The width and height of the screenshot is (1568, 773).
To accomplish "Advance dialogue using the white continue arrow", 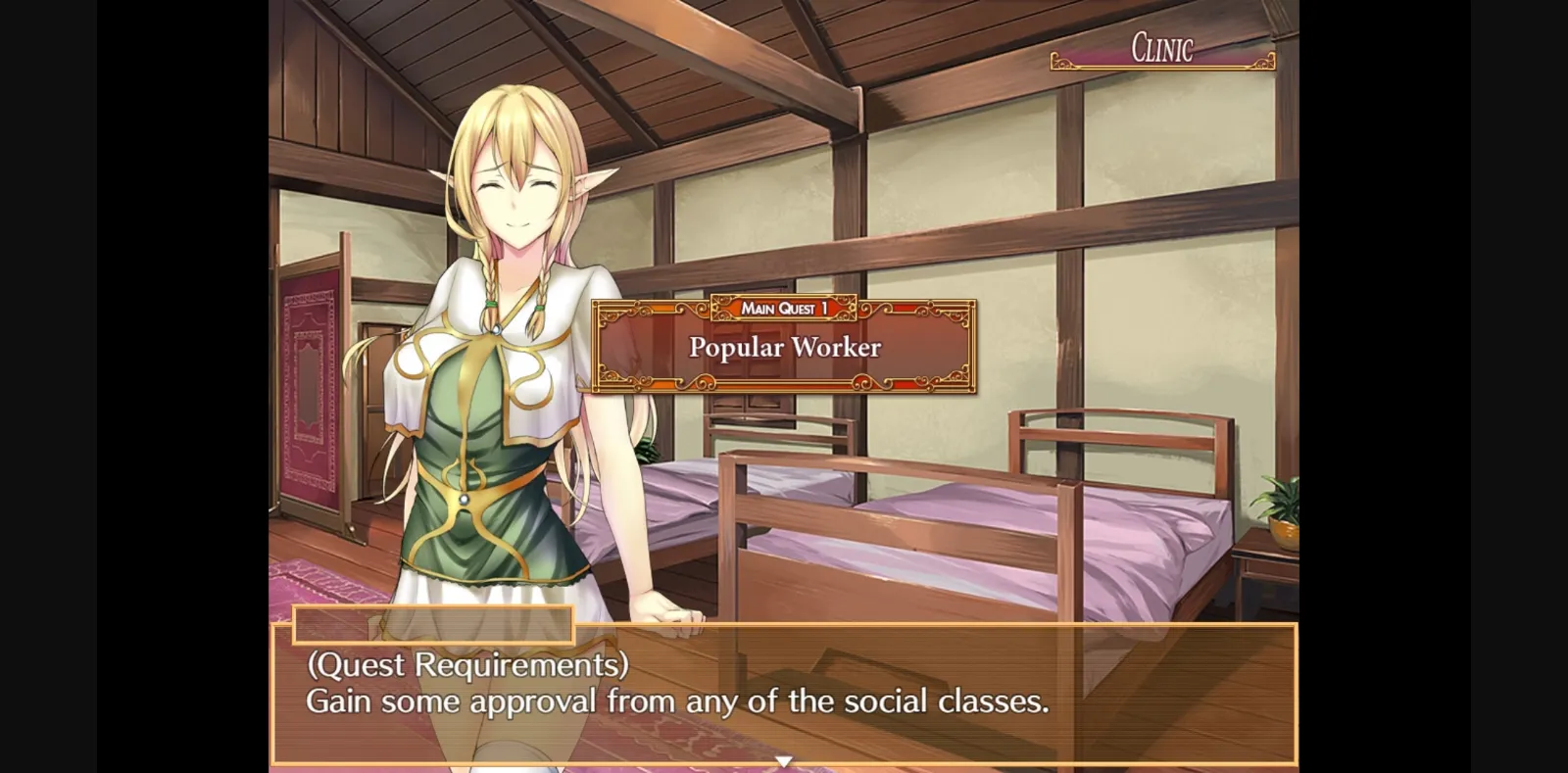I will pos(783,760).
